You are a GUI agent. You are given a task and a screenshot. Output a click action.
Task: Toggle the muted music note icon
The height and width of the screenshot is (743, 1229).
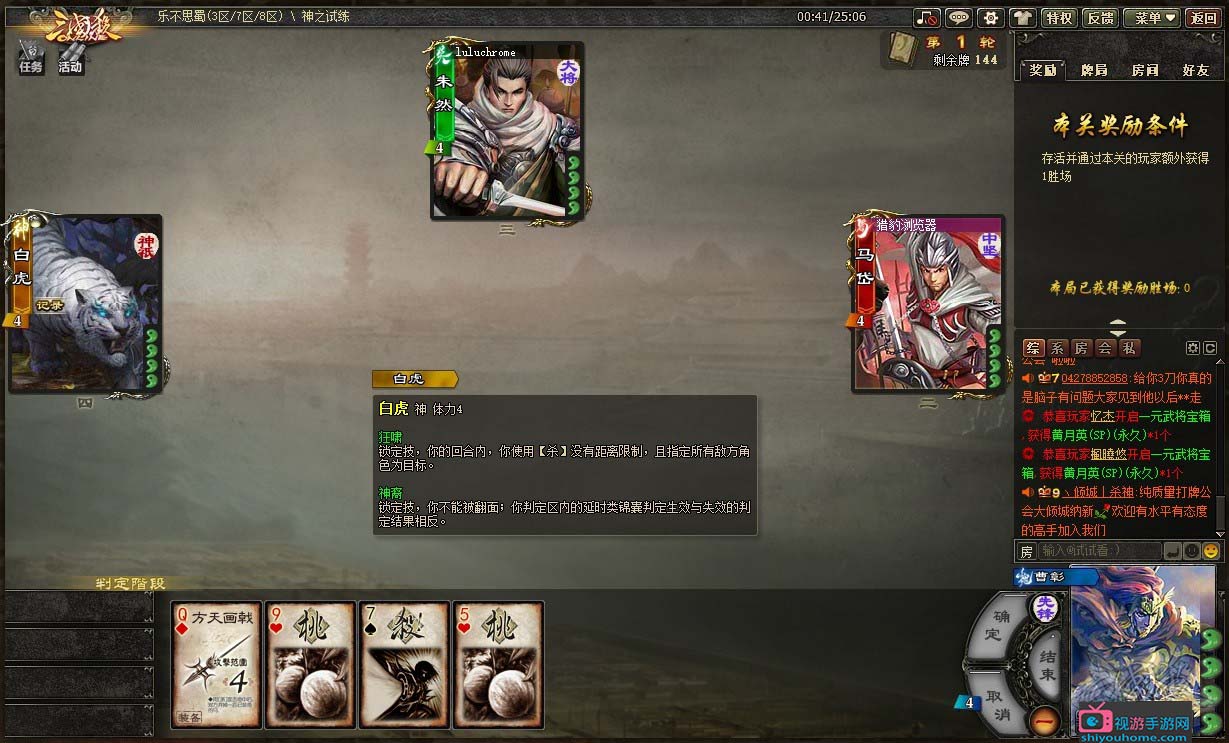click(927, 18)
